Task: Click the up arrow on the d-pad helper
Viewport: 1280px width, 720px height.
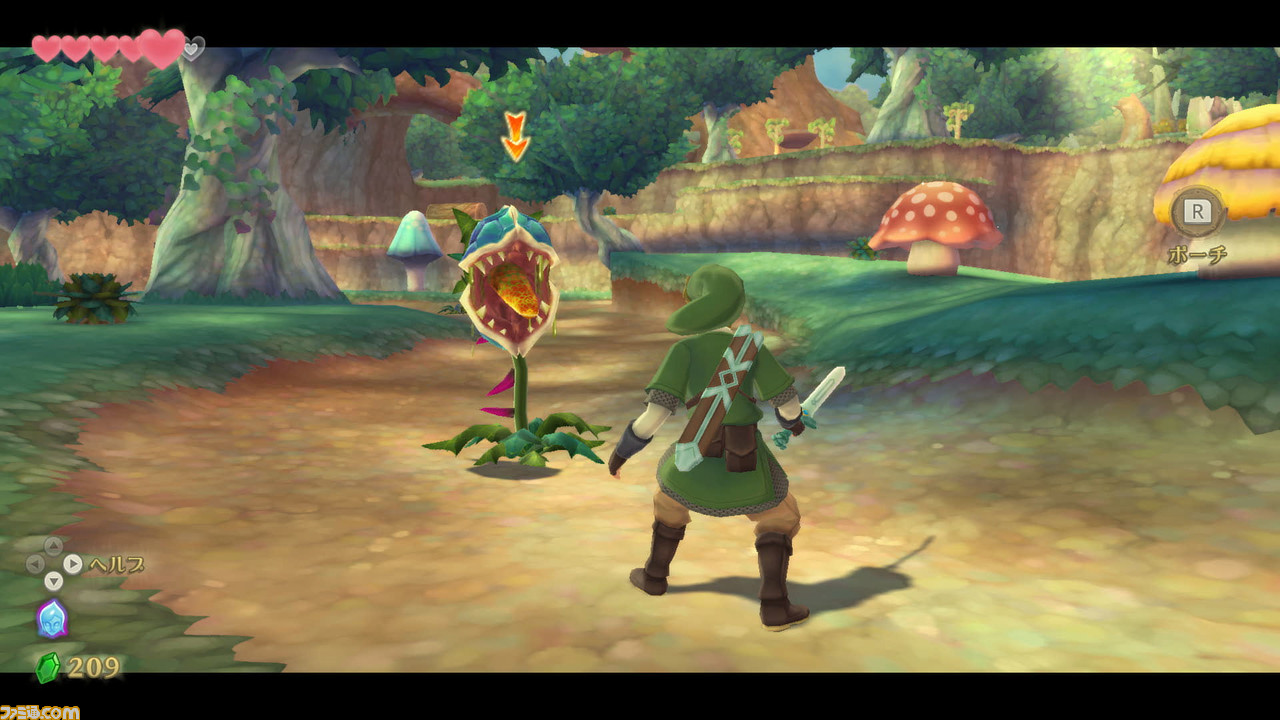Action: (52, 545)
